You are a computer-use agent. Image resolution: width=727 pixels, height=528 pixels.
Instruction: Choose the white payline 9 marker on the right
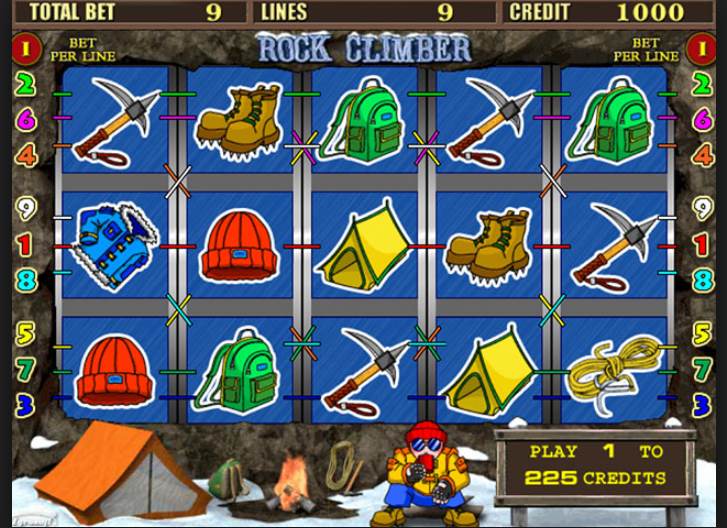point(700,208)
